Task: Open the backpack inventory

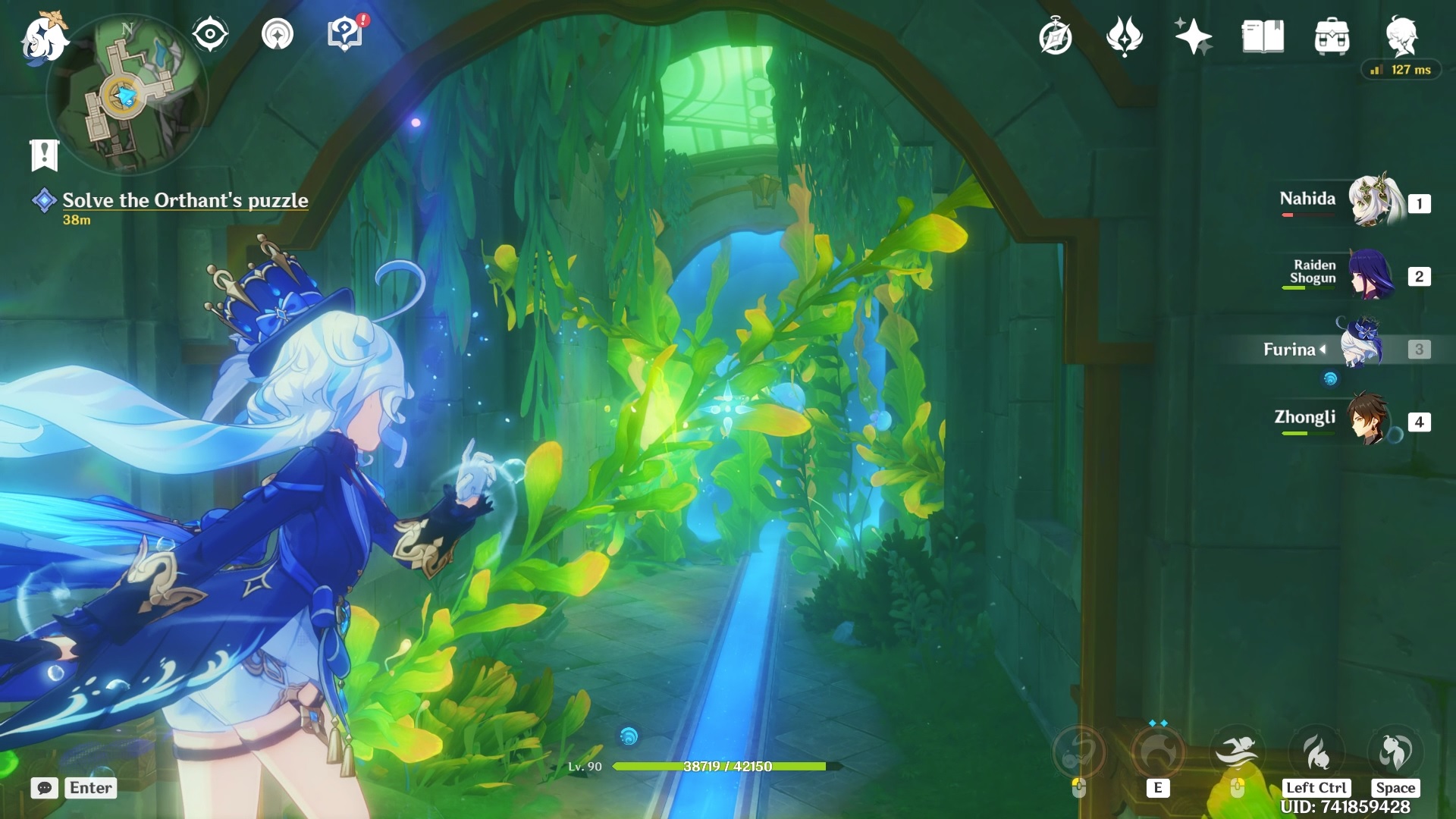Action: [x=1332, y=36]
